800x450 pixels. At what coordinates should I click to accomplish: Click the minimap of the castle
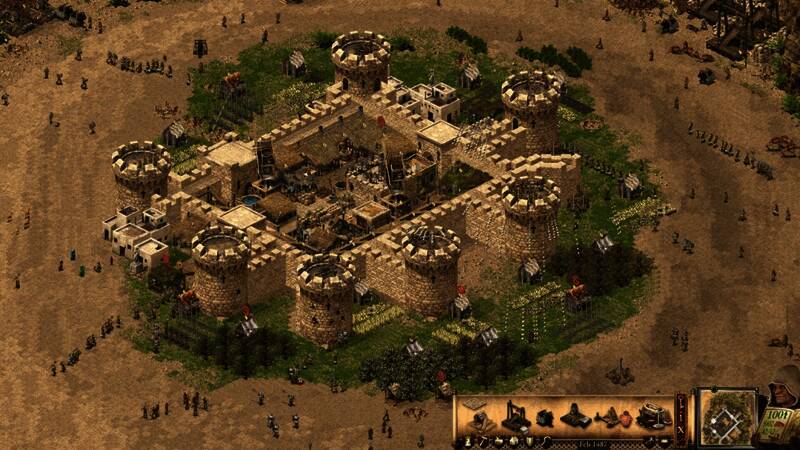pos(727,417)
